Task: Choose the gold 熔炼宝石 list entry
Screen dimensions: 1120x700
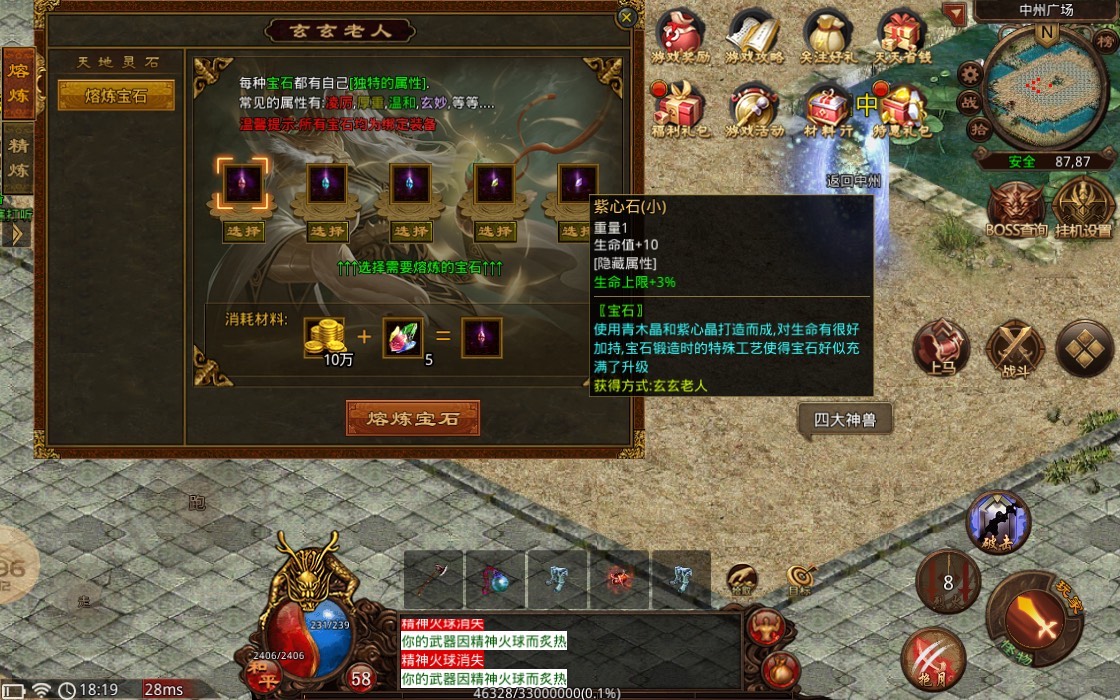Action: tap(116, 95)
